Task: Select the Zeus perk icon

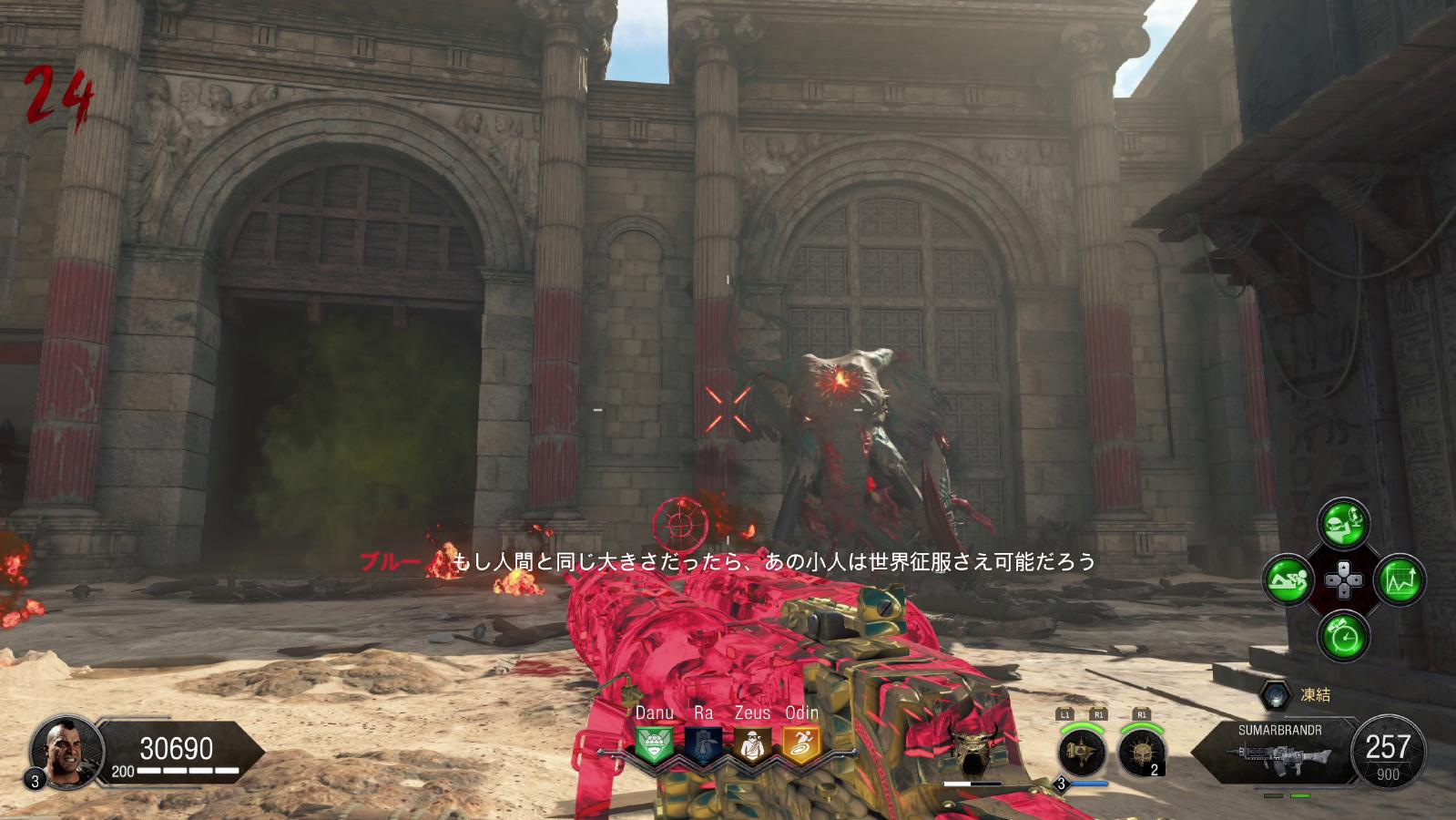Action: (752, 745)
